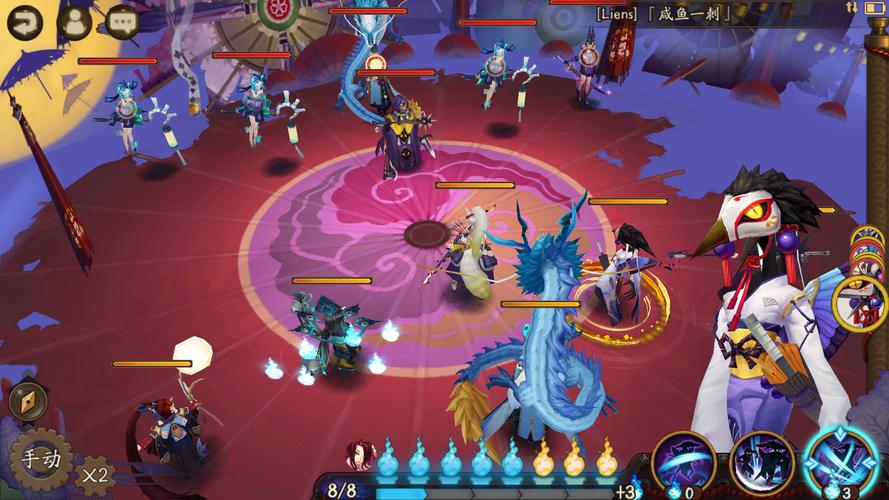Tap the back arrow button
889x500 pixels.
23,21
